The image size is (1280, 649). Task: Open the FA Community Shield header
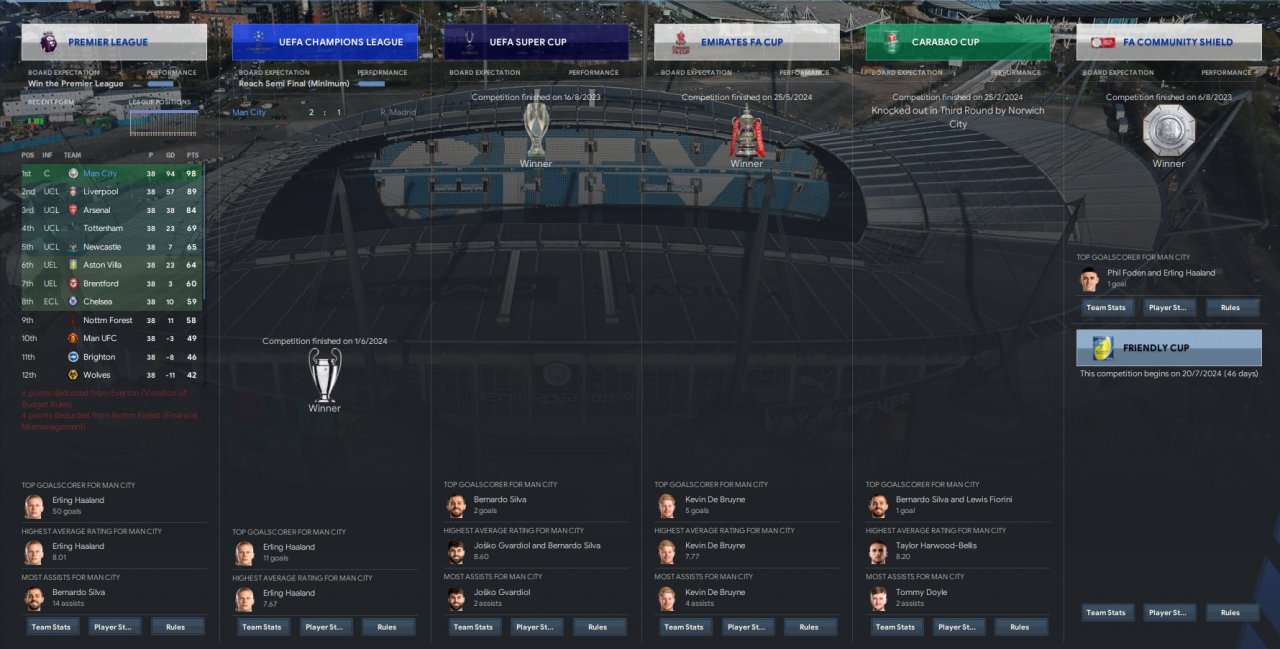[x=1169, y=42]
